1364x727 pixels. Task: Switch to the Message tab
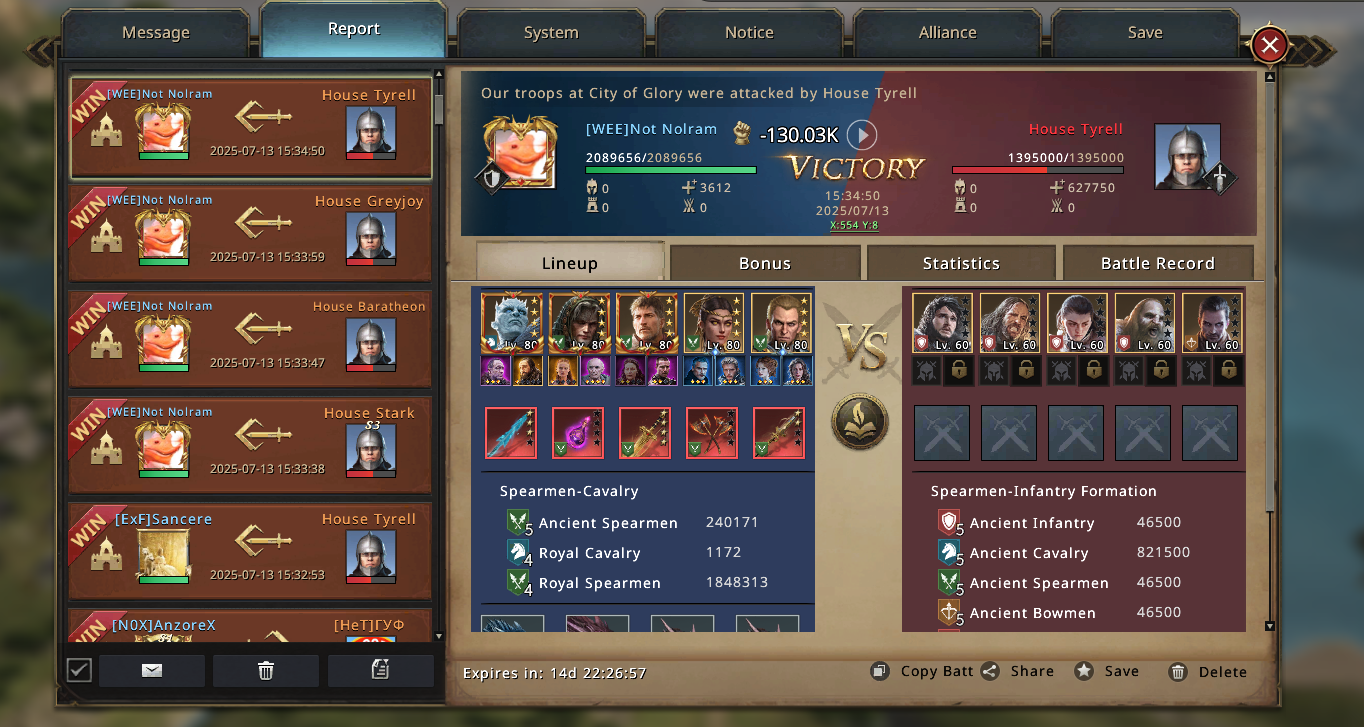click(155, 33)
